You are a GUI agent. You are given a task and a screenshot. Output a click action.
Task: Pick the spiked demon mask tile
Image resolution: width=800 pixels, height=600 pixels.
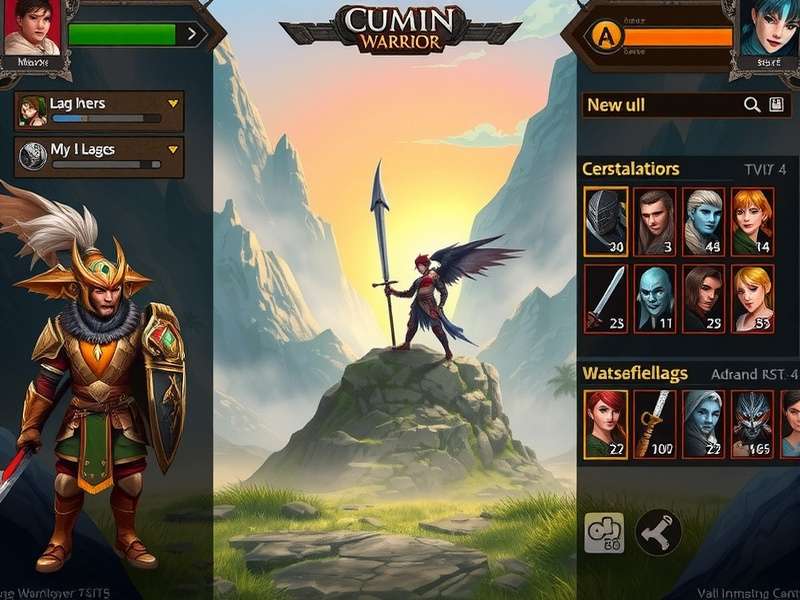[753, 423]
